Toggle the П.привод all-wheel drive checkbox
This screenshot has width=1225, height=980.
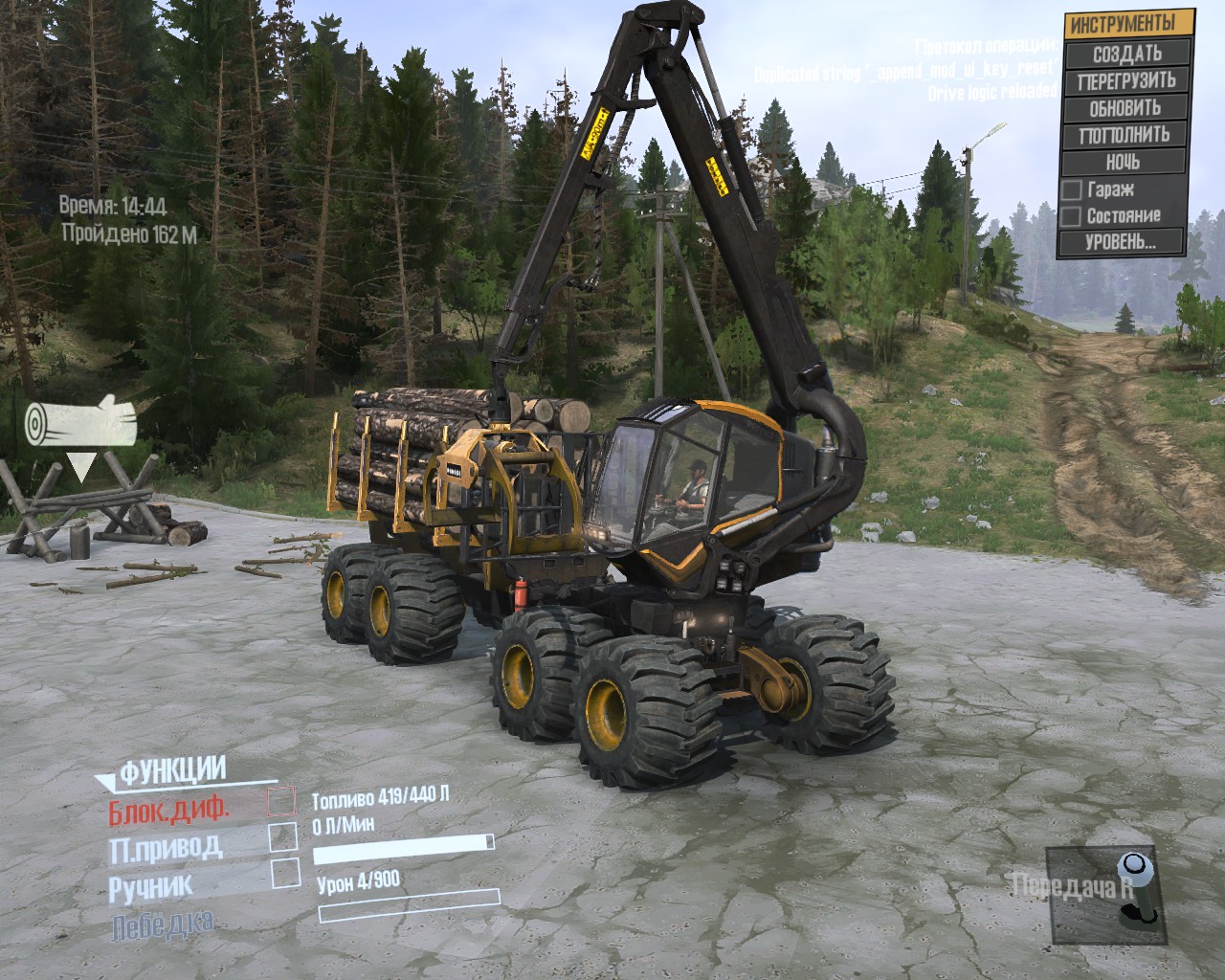point(283,836)
